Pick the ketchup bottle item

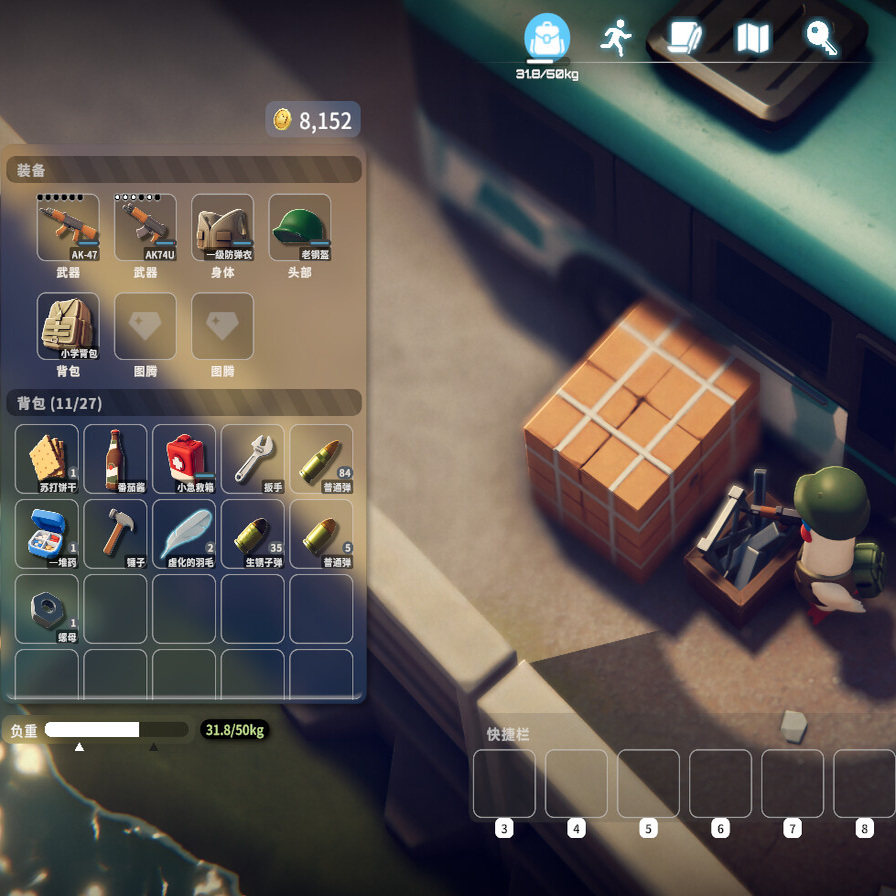point(115,459)
